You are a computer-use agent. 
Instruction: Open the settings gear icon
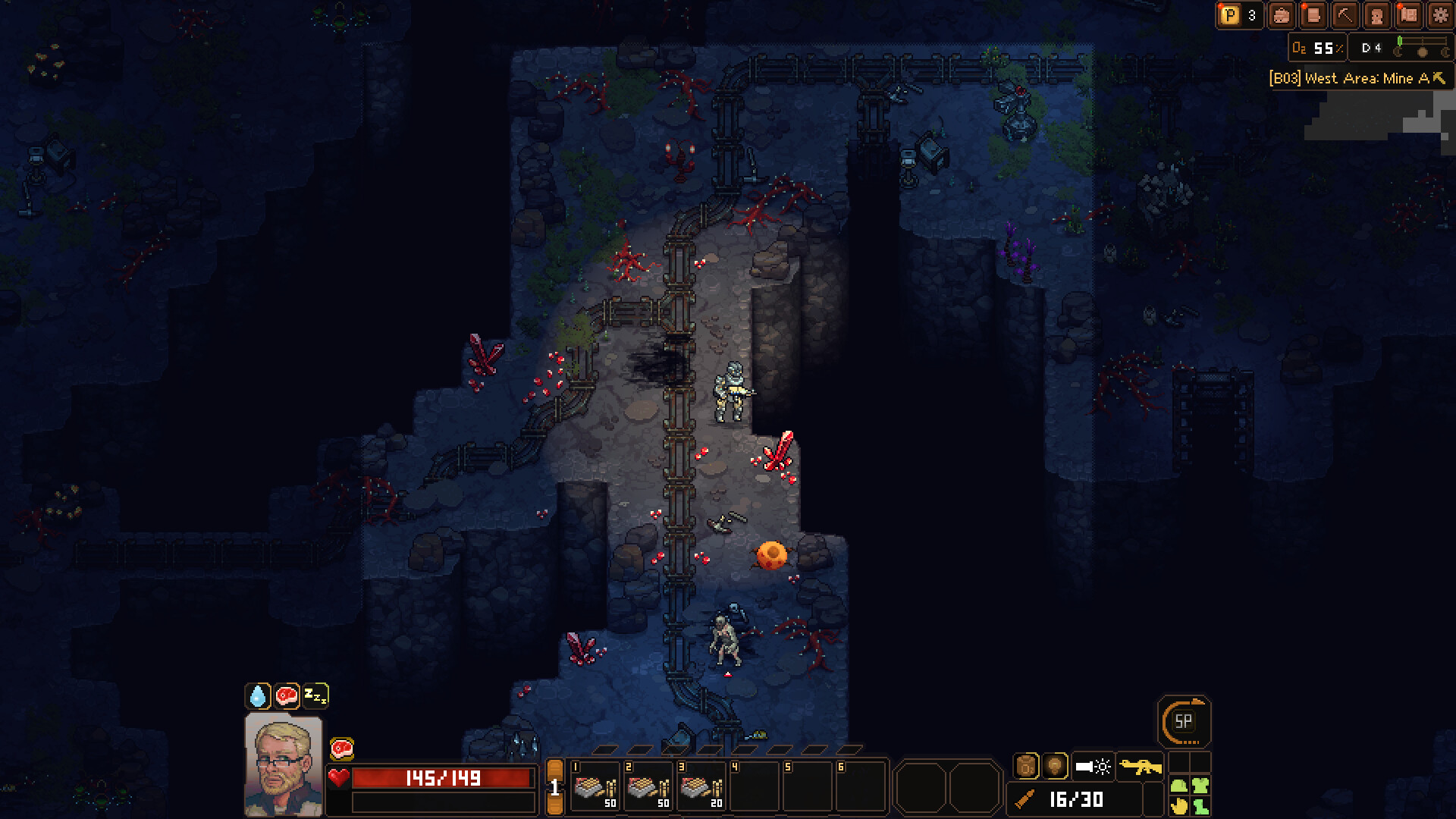pos(1440,16)
